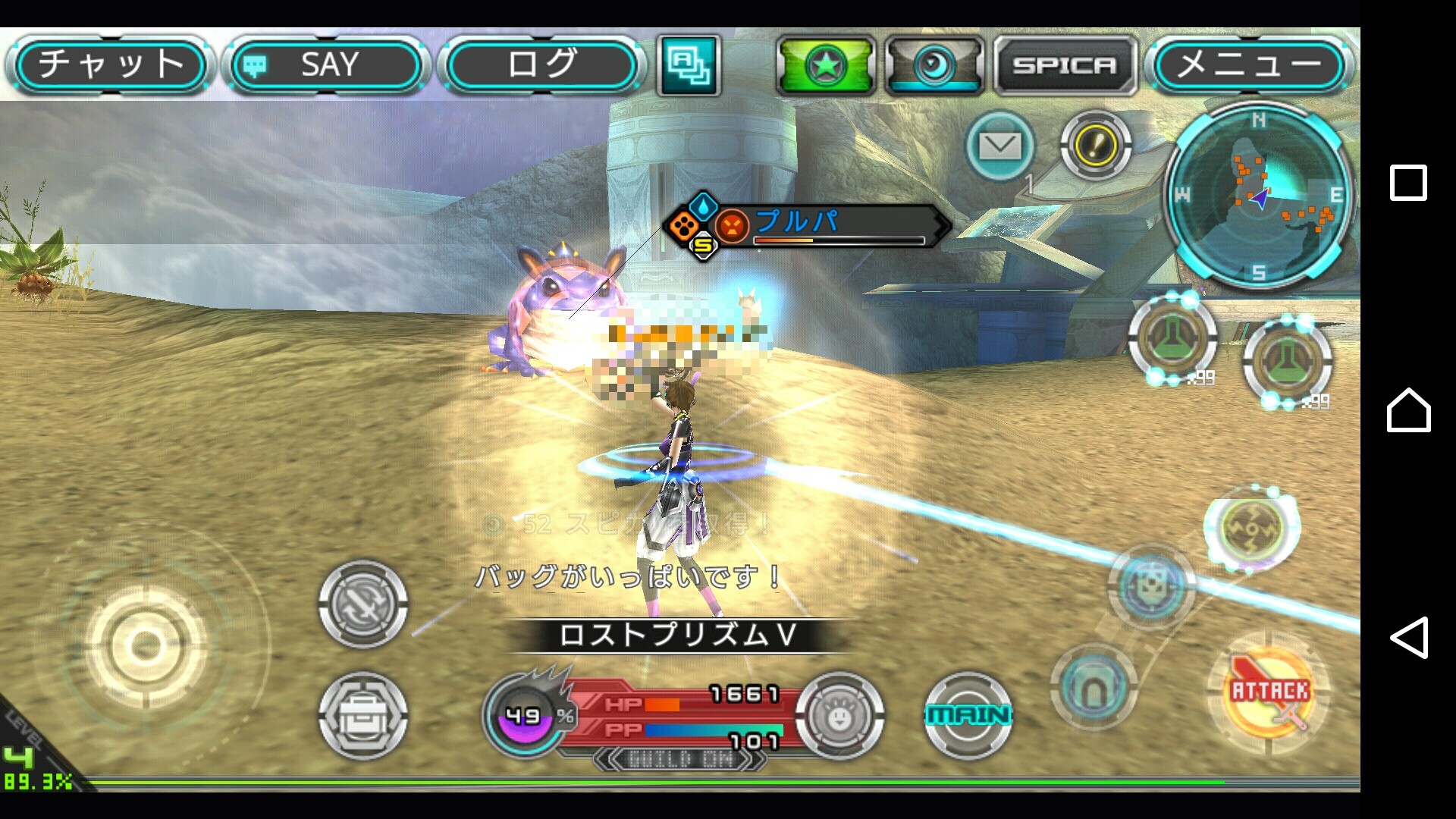Toggle the eye view button
This screenshot has width=1456, height=819.
click(934, 65)
